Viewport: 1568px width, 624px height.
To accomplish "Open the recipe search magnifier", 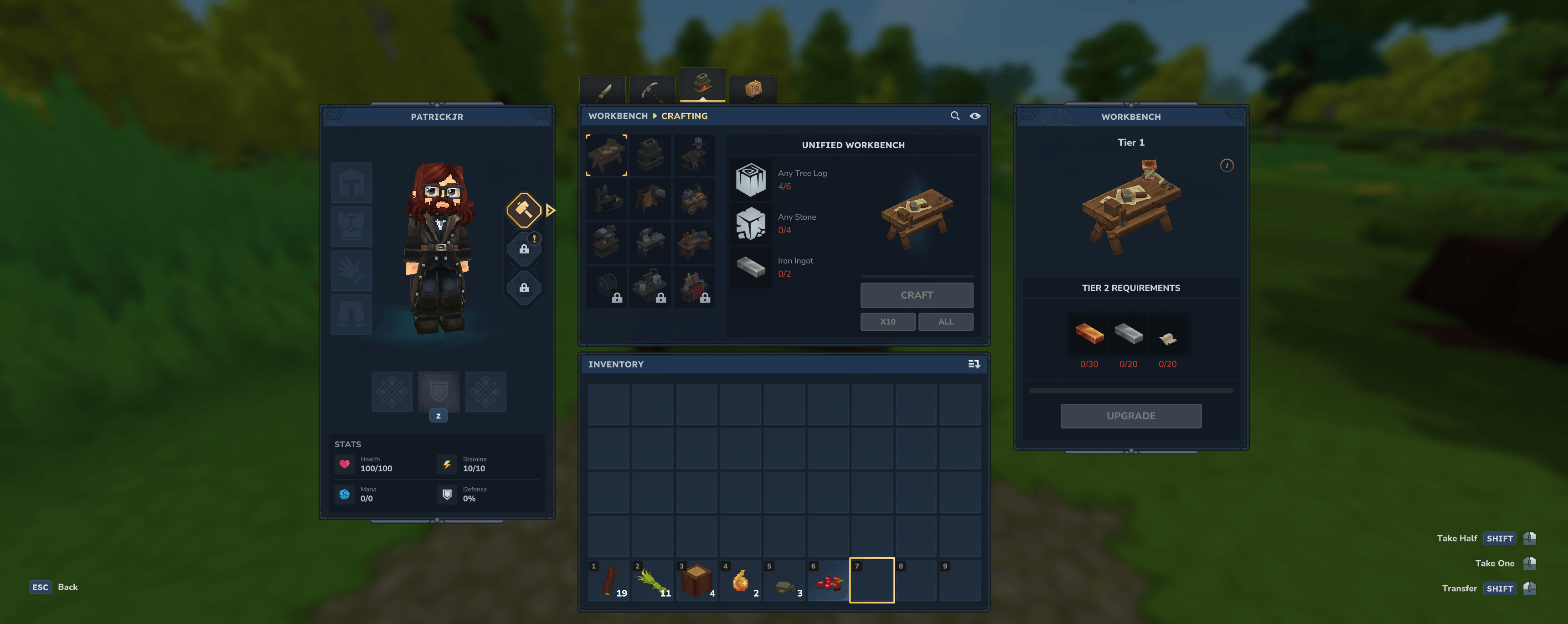I will [x=954, y=116].
